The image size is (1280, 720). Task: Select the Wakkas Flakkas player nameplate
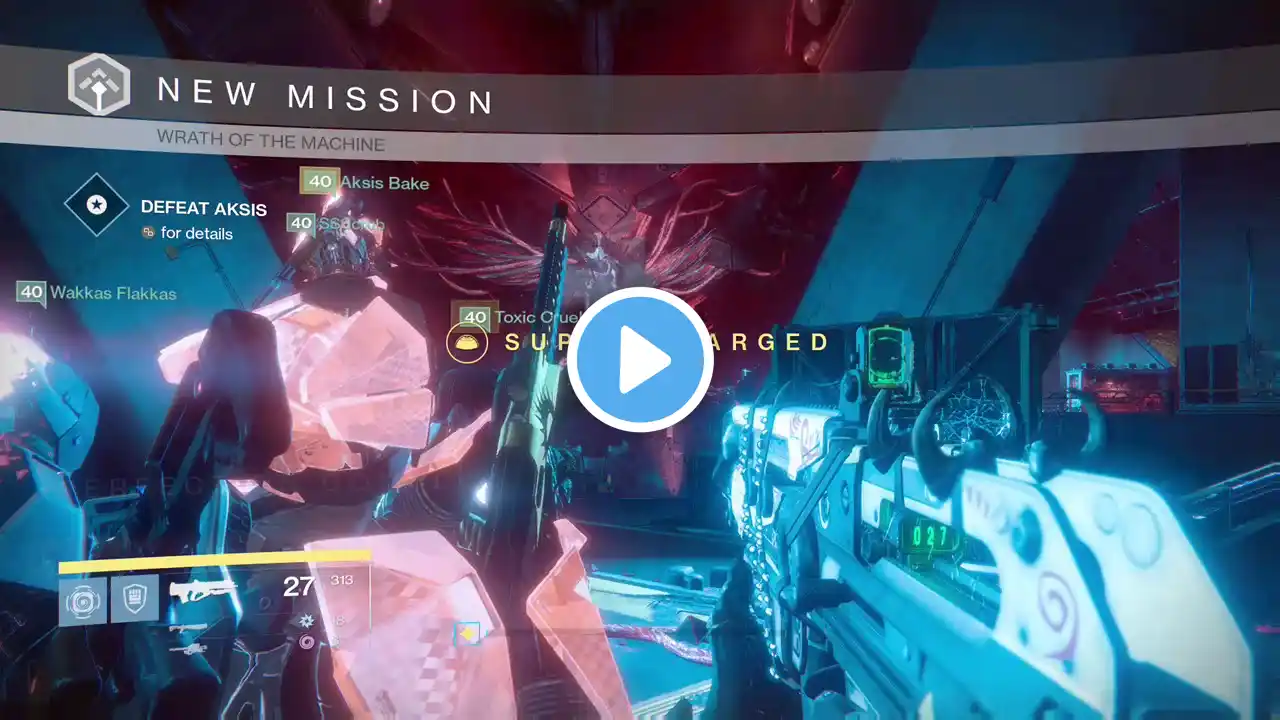(98, 293)
